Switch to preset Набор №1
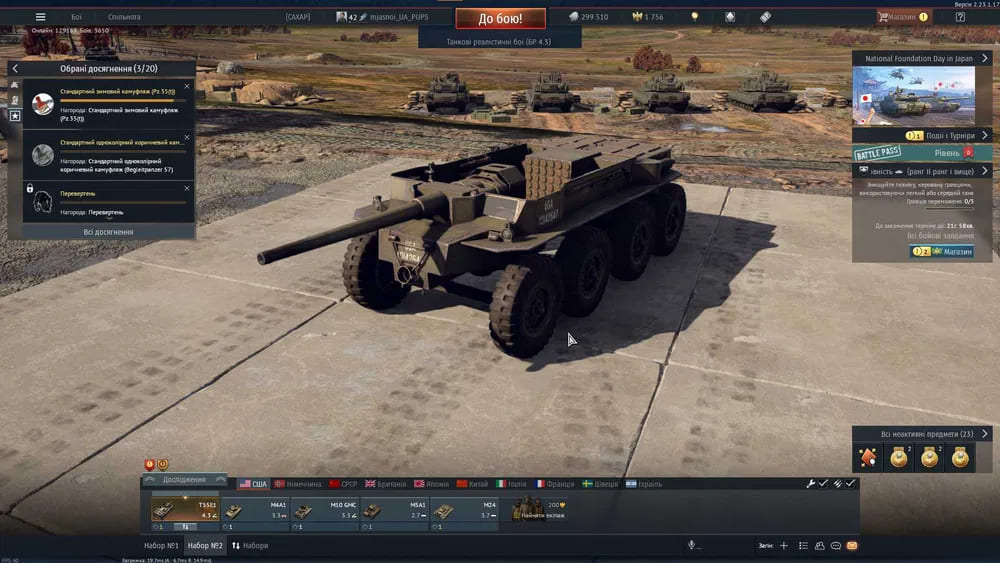 (161, 546)
